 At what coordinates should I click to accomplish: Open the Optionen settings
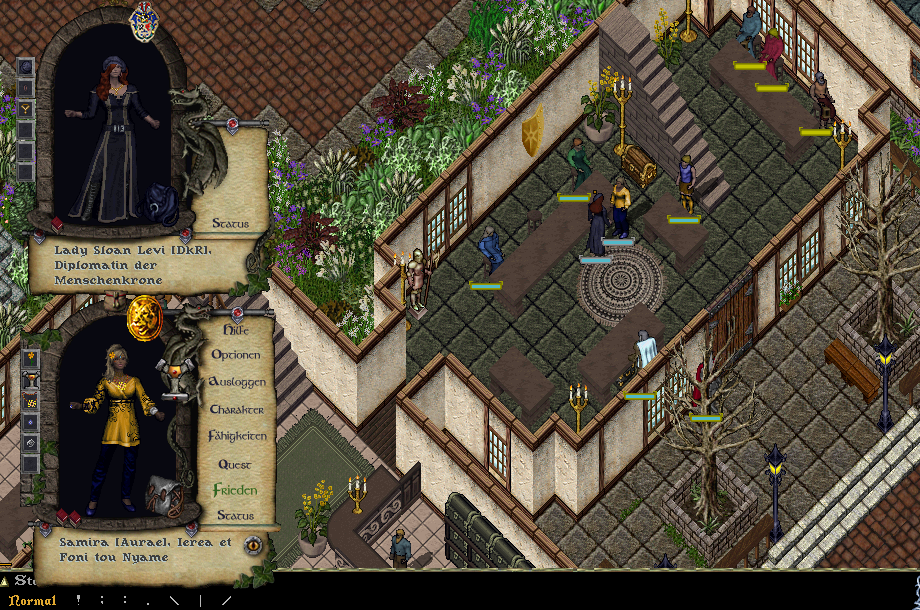point(235,355)
